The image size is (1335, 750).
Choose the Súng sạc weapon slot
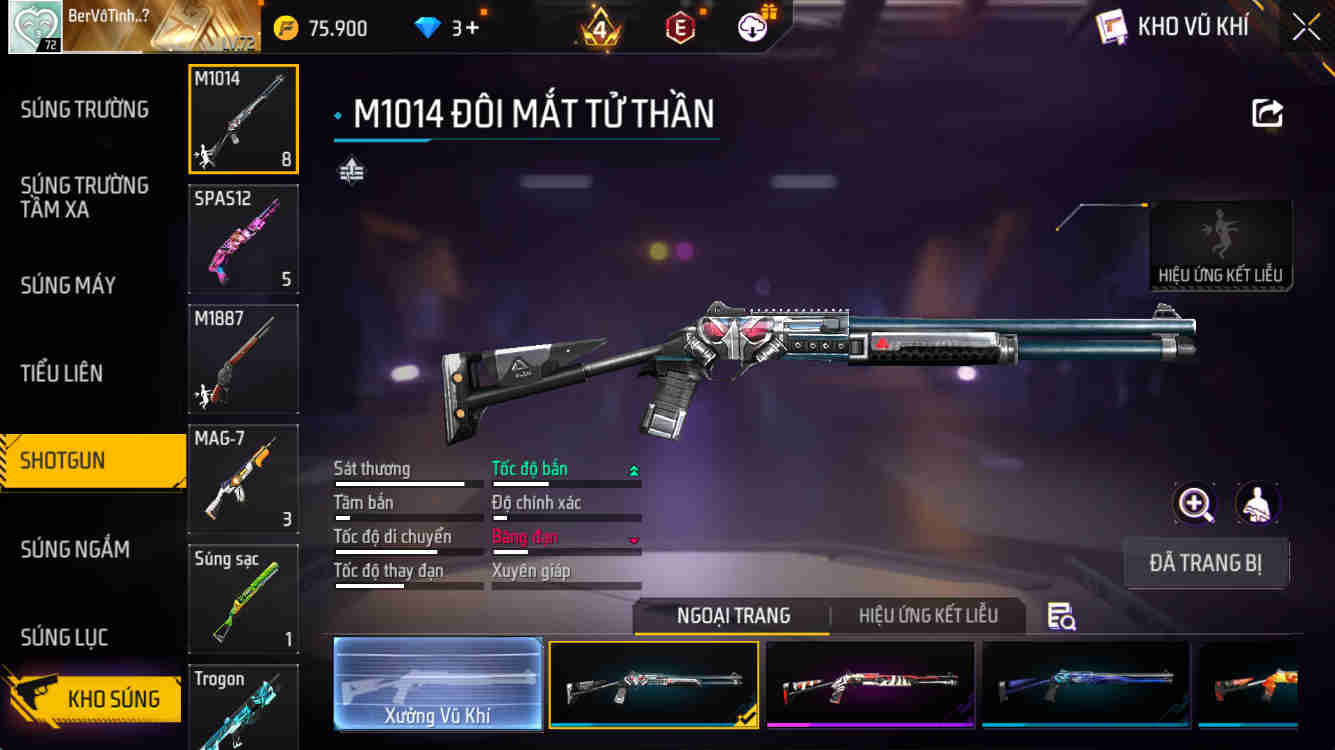[x=243, y=599]
